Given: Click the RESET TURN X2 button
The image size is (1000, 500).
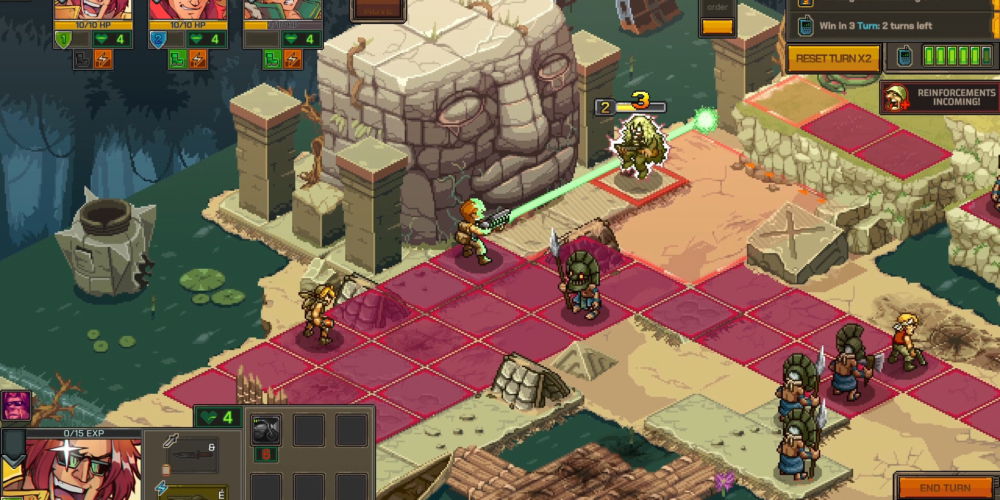Looking at the screenshot, I should pos(835,59).
